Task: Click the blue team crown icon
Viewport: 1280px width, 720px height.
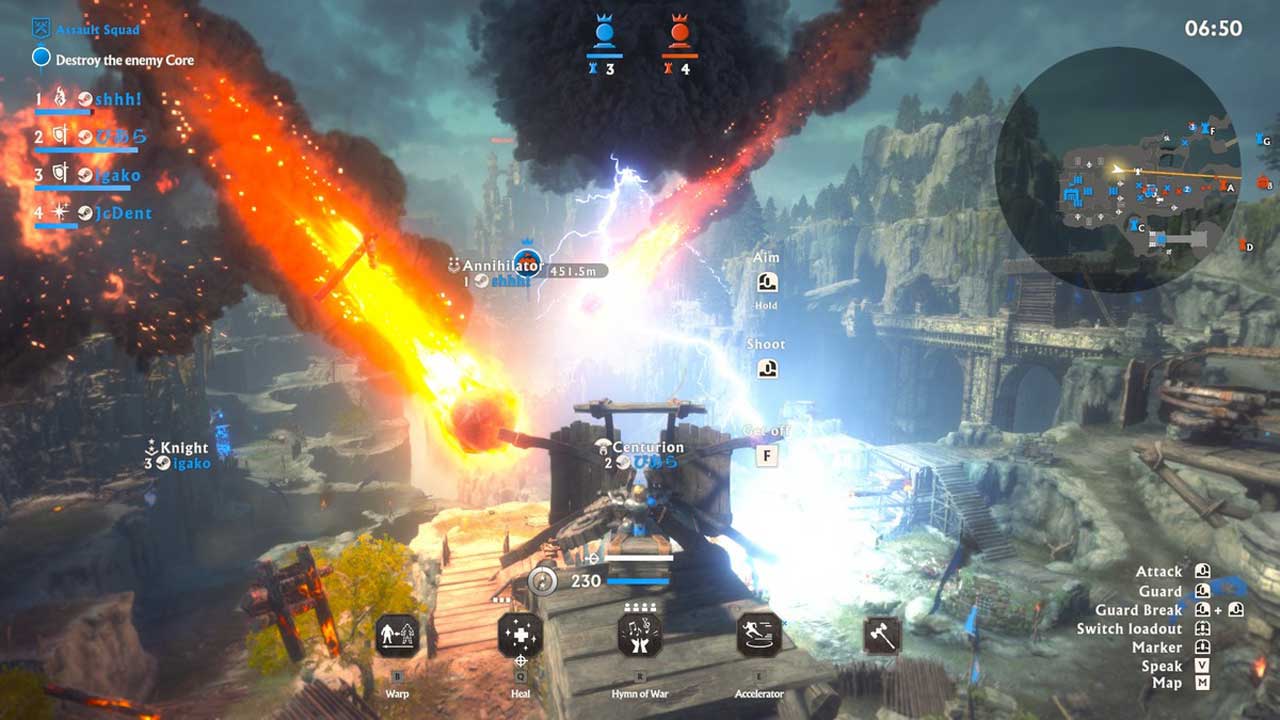Action: click(x=604, y=32)
